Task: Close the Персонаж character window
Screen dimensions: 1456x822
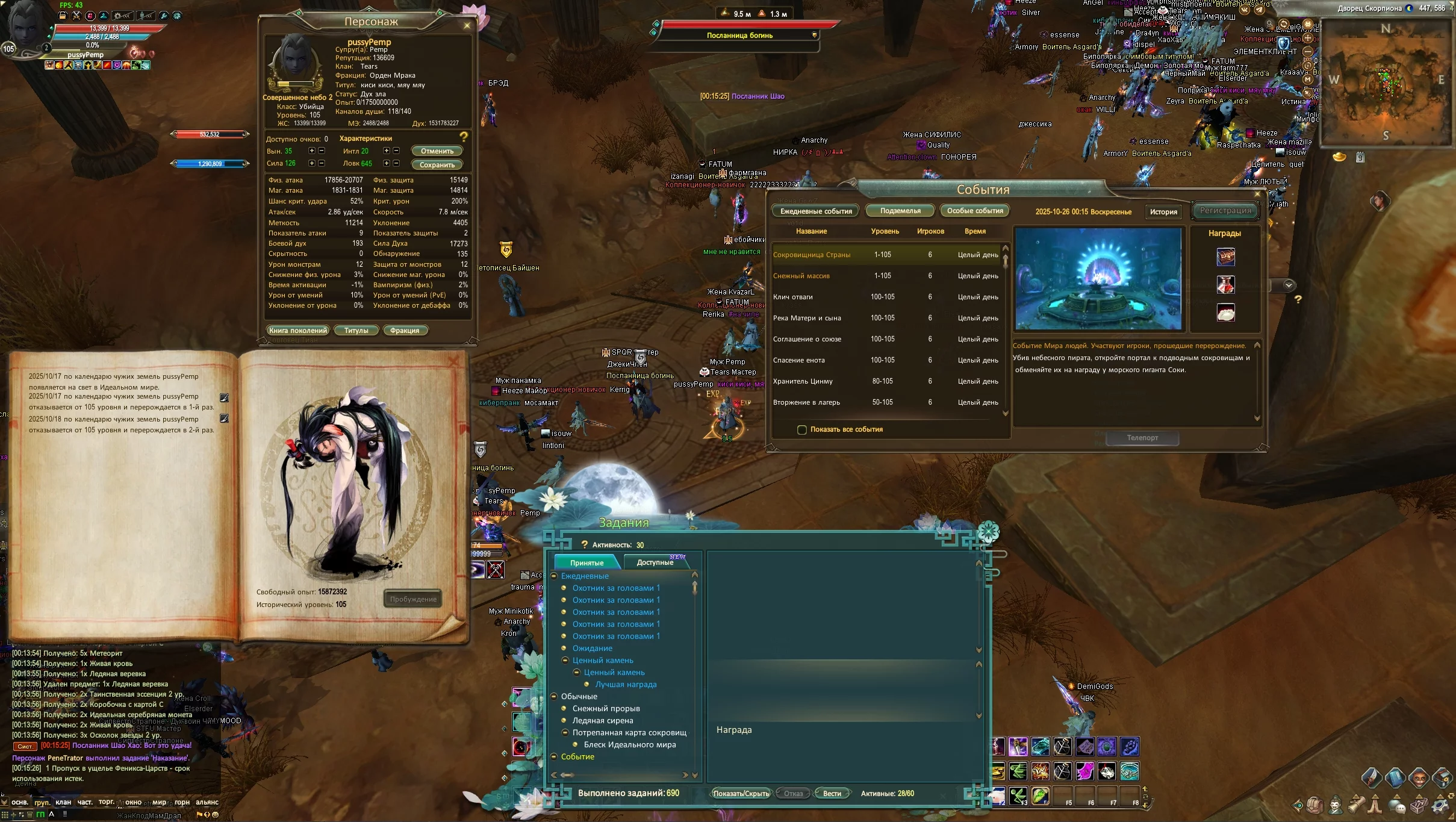Action: point(467,25)
